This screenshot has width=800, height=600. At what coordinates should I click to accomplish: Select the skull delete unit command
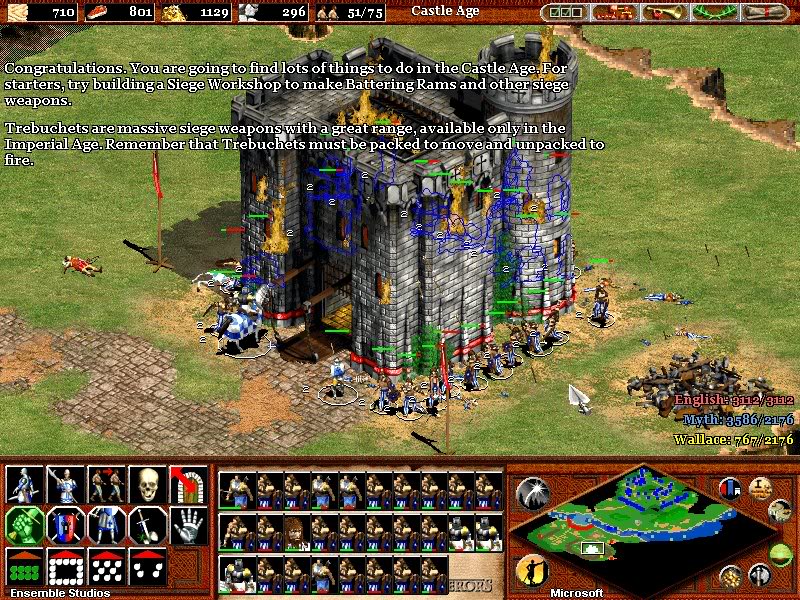[x=147, y=484]
